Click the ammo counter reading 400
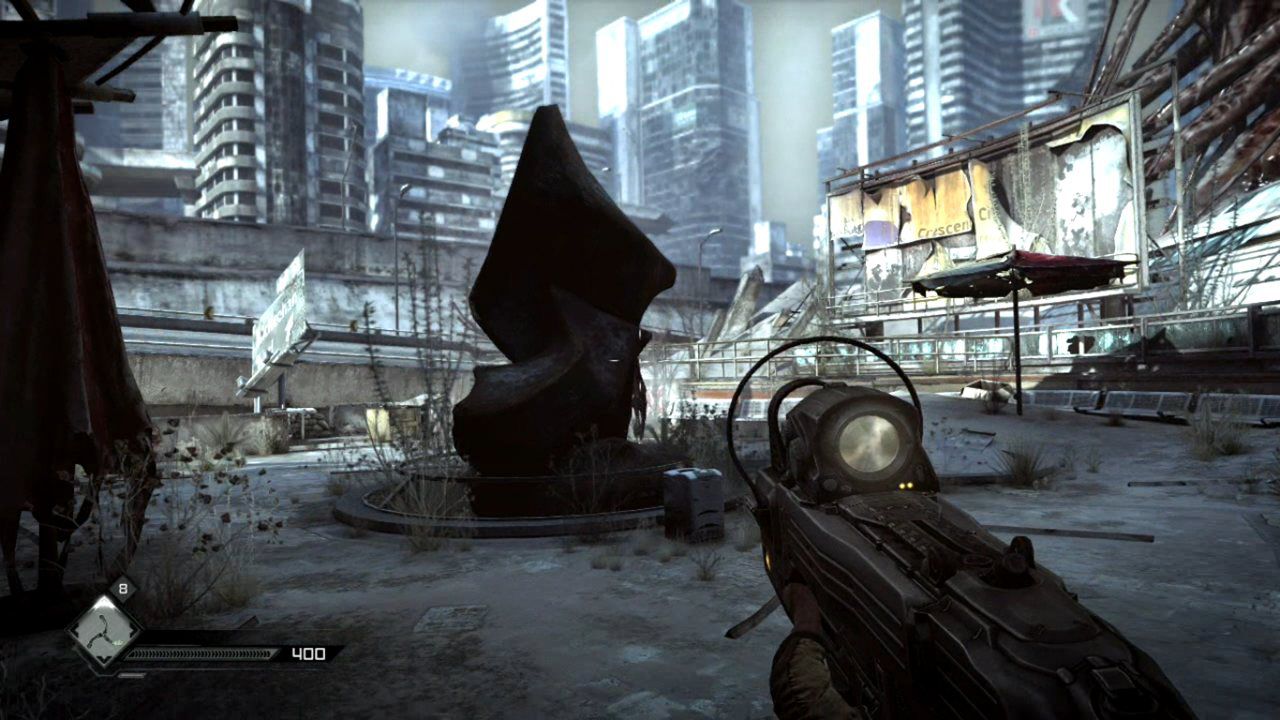 pyautogui.click(x=310, y=652)
